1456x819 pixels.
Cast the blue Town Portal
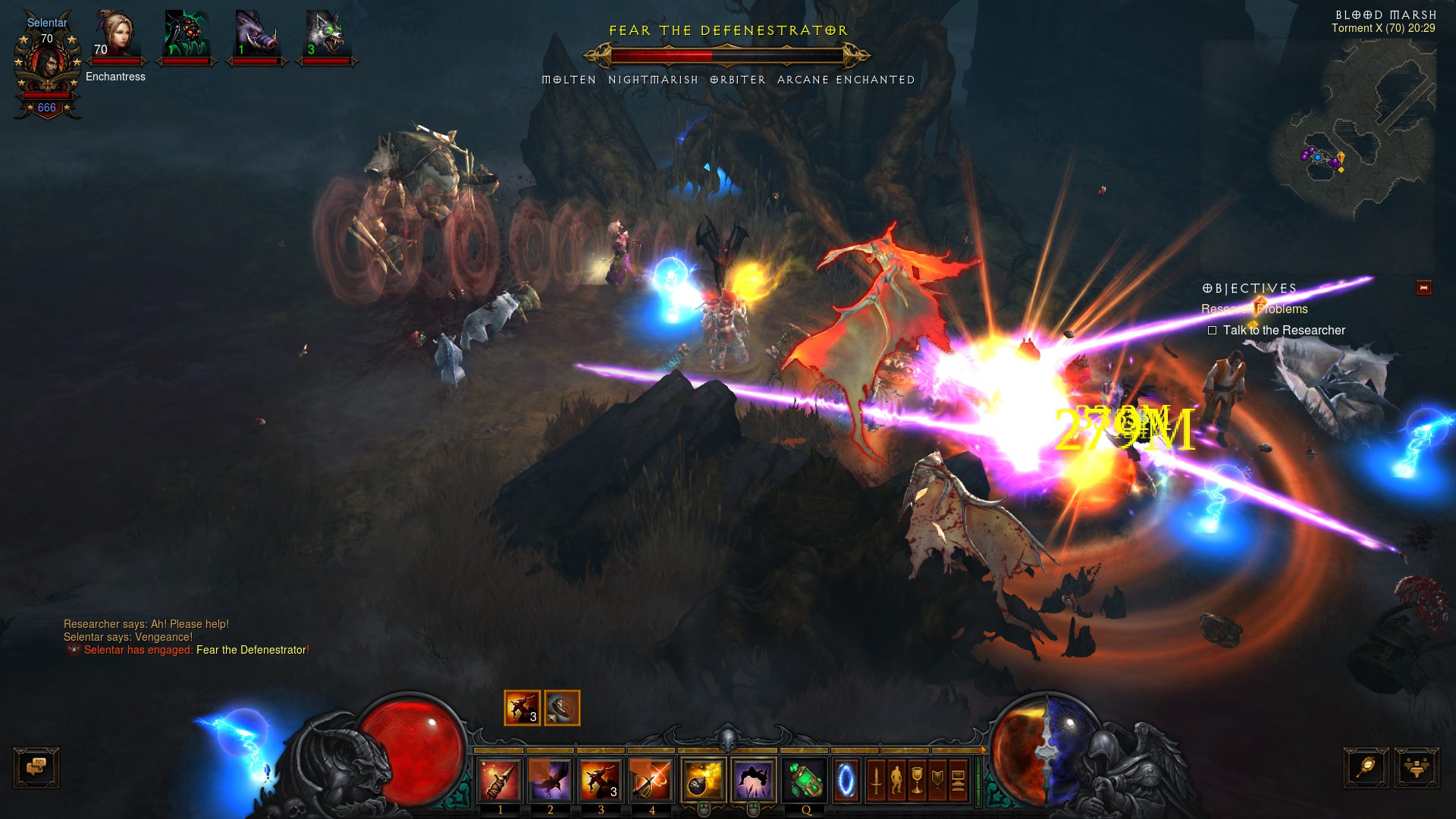(846, 780)
